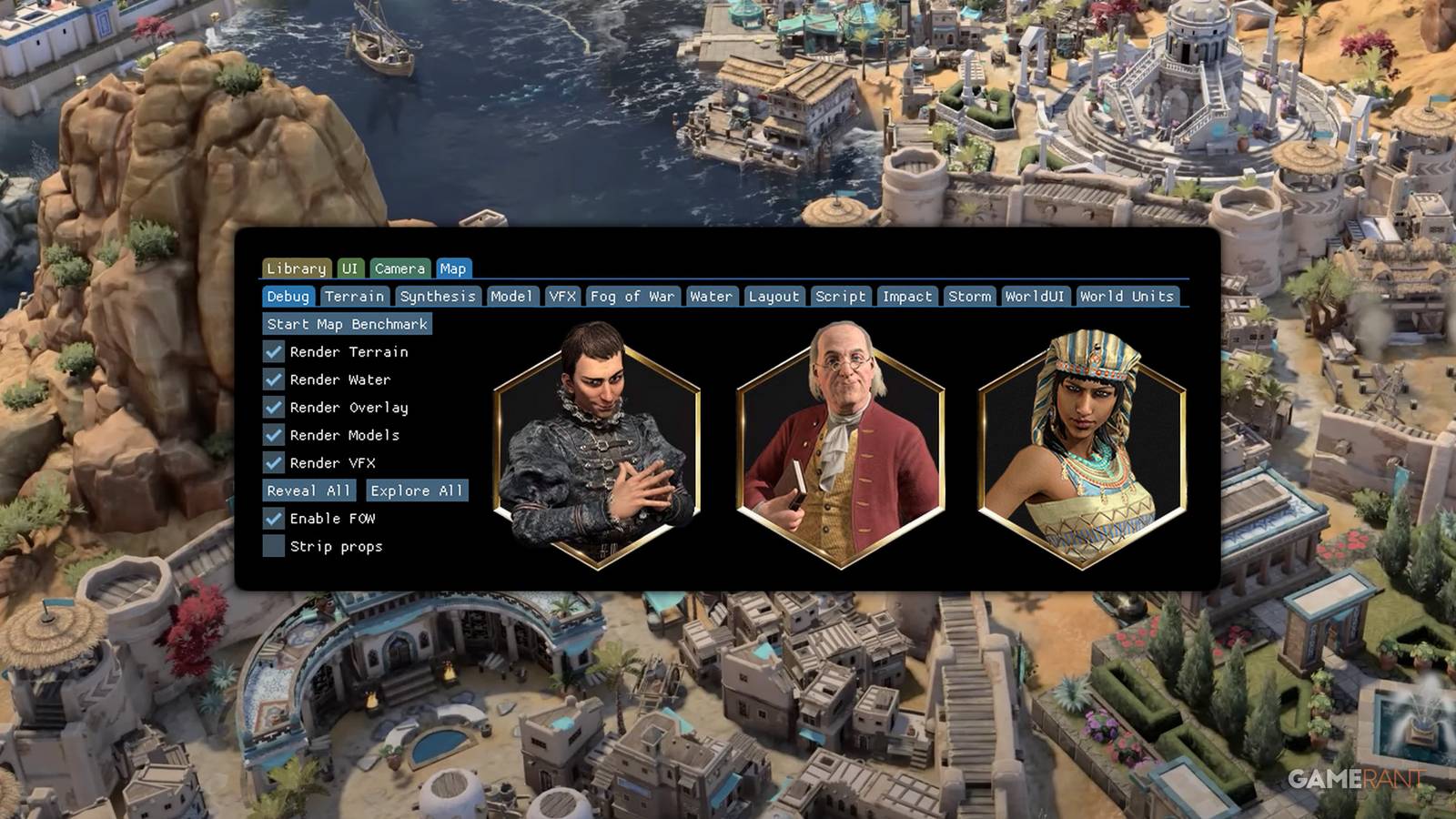Switch to the Storm tab
1456x819 pixels.
point(970,296)
